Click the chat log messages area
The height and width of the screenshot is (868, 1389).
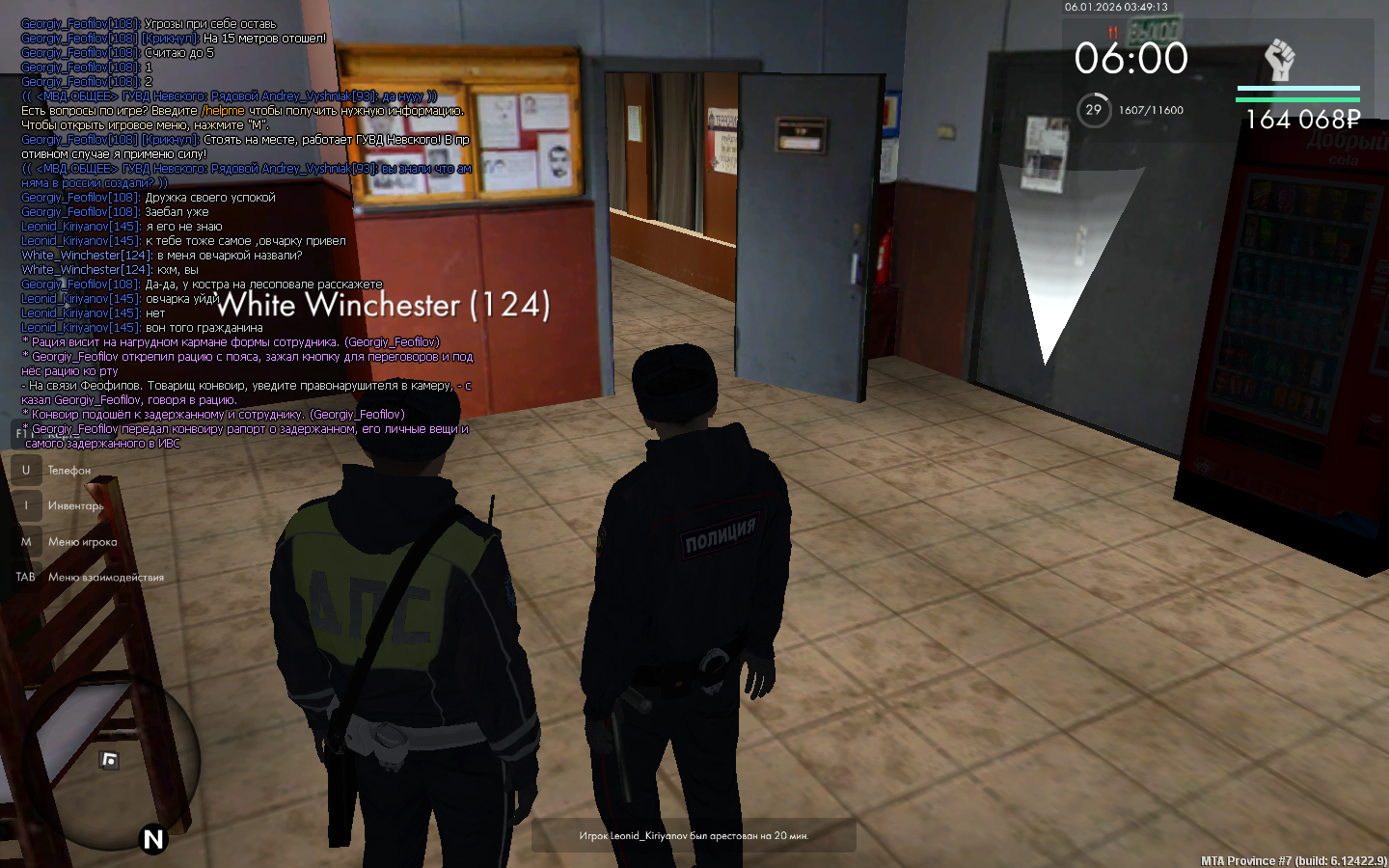(247, 233)
